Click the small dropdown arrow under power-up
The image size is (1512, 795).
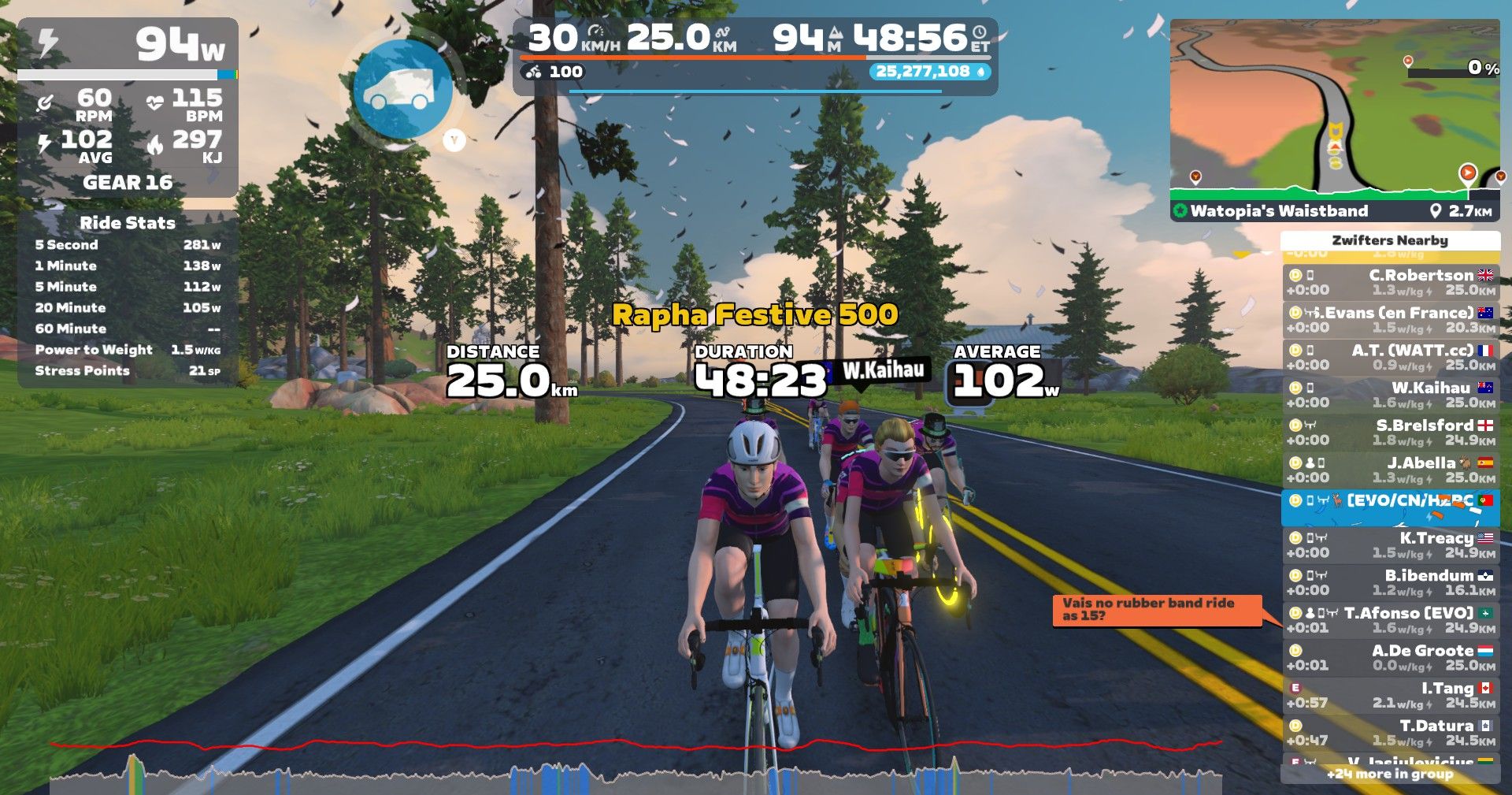click(x=454, y=140)
